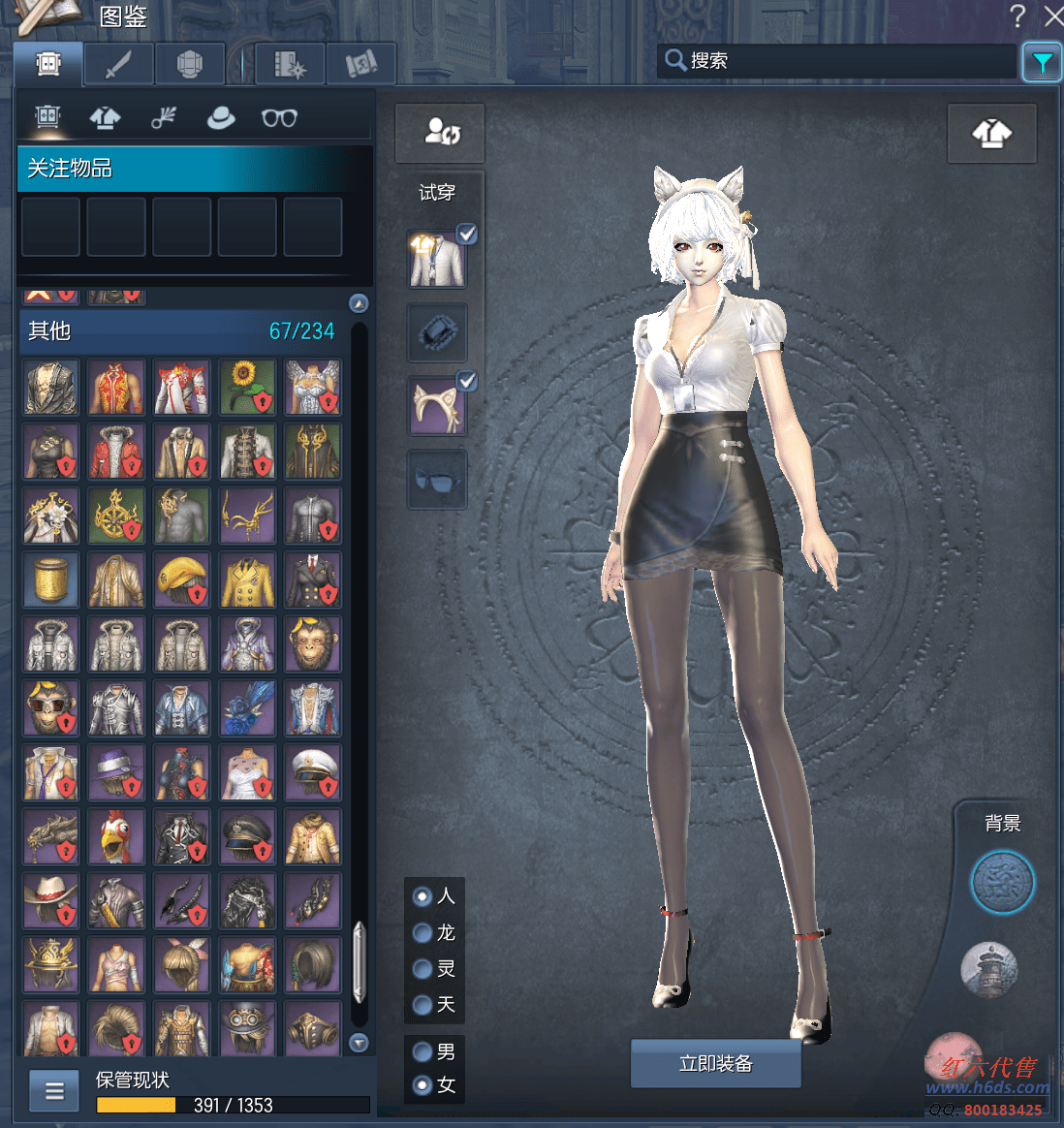Close the 图鉴 window
Screen dimensions: 1064x1128
point(1053,16)
